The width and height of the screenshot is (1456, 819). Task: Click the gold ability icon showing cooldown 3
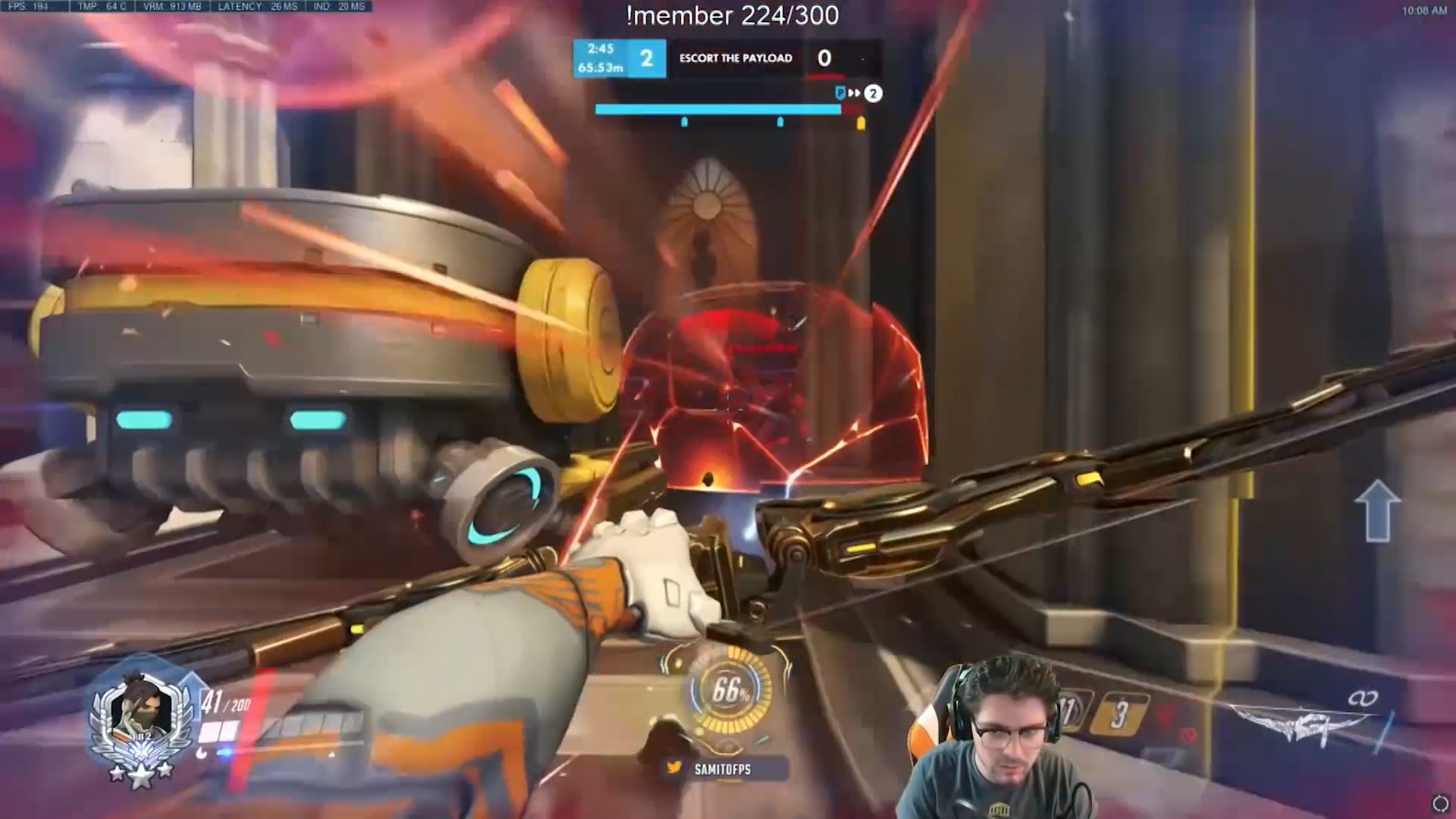[1119, 714]
